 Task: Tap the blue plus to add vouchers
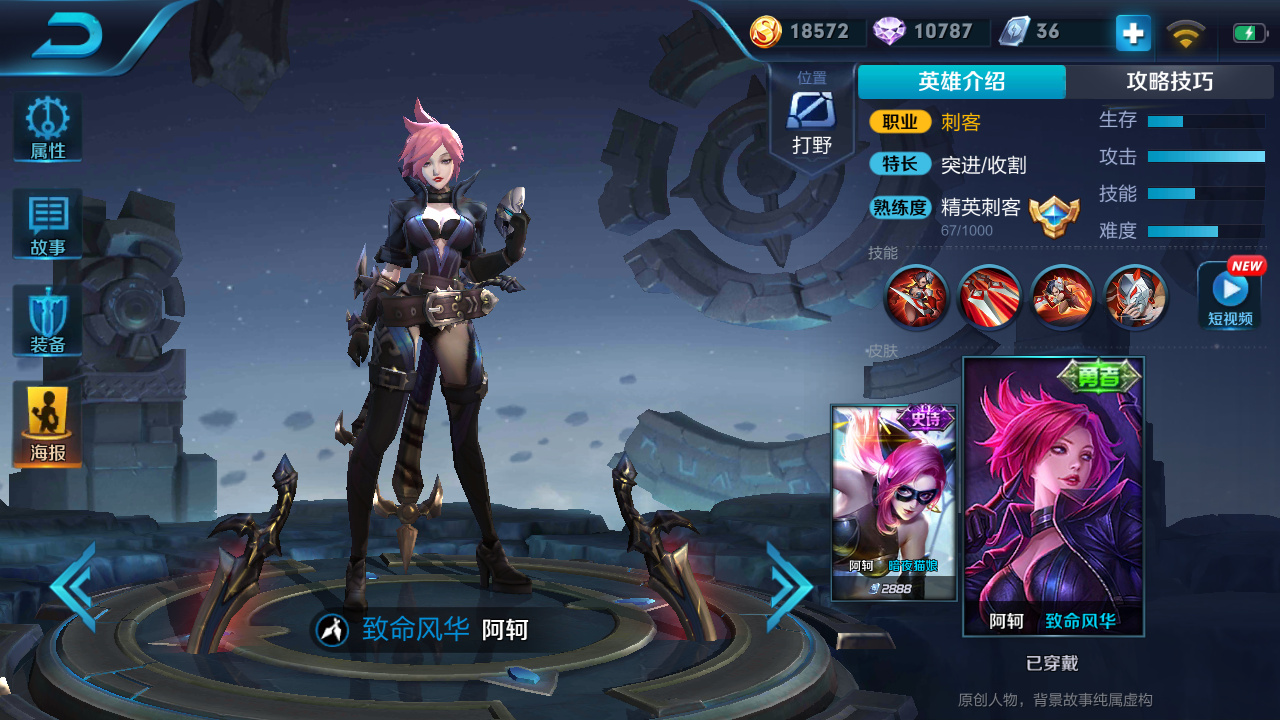1131,32
